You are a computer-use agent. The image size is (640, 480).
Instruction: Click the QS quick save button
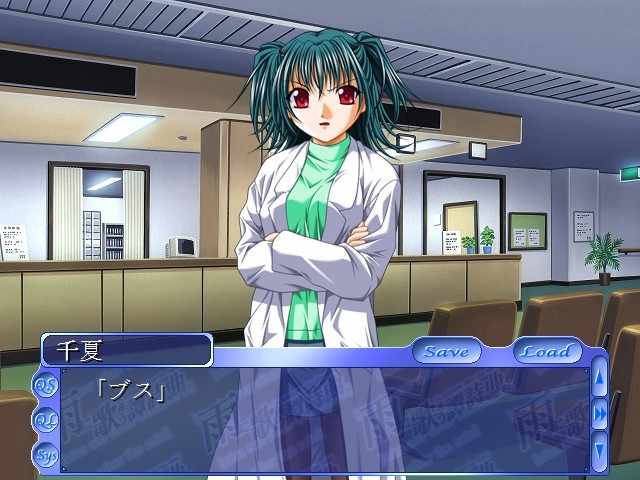coord(46,385)
